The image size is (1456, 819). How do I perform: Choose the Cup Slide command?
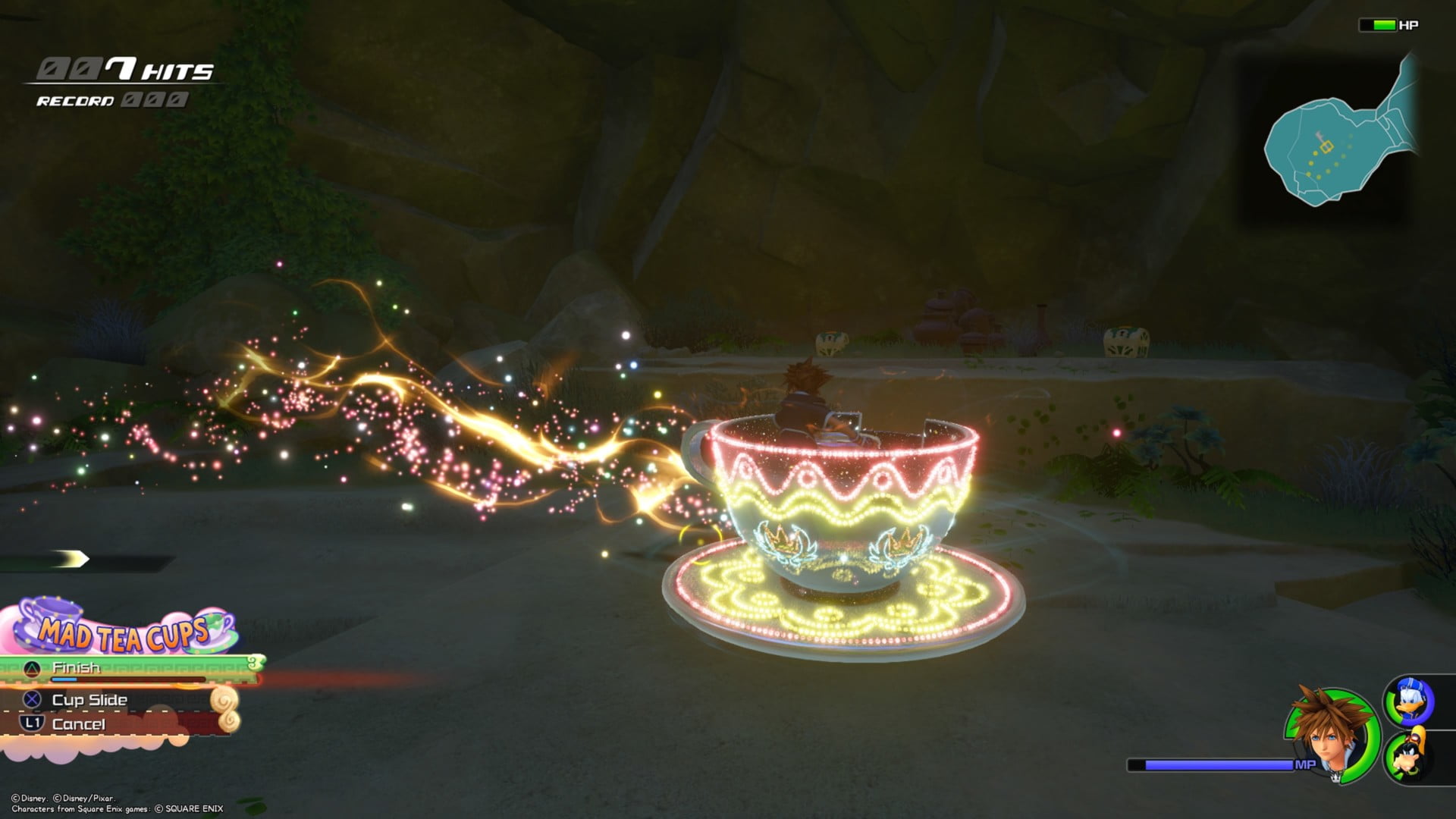point(89,700)
